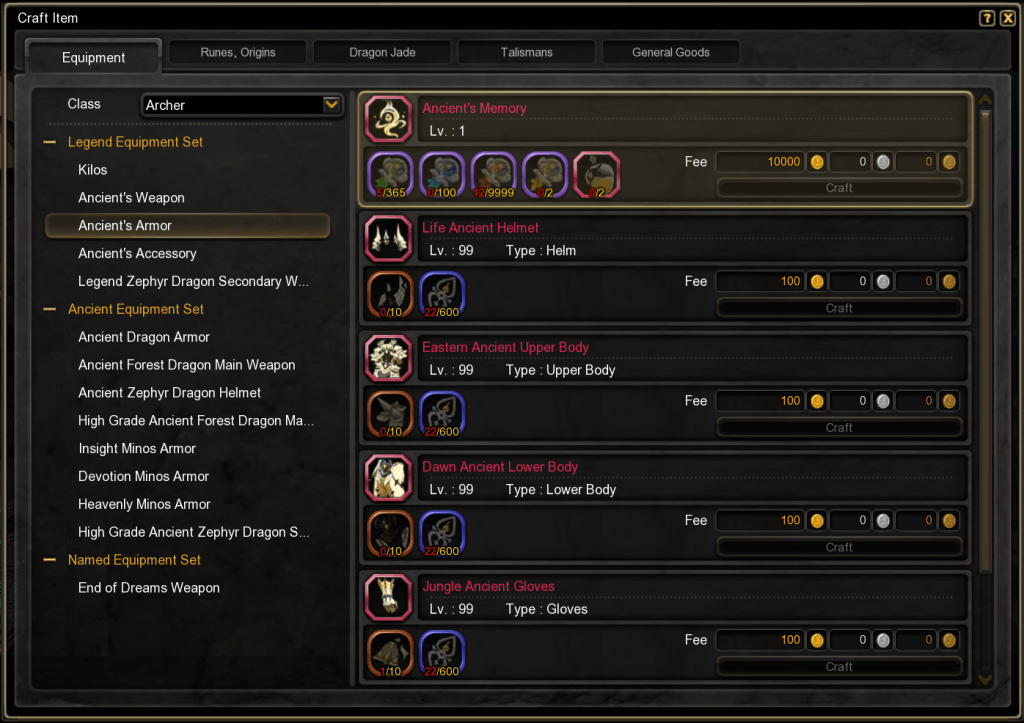The height and width of the screenshot is (723, 1024).
Task: Collapse the Named Equipment Set group
Action: [x=49, y=560]
